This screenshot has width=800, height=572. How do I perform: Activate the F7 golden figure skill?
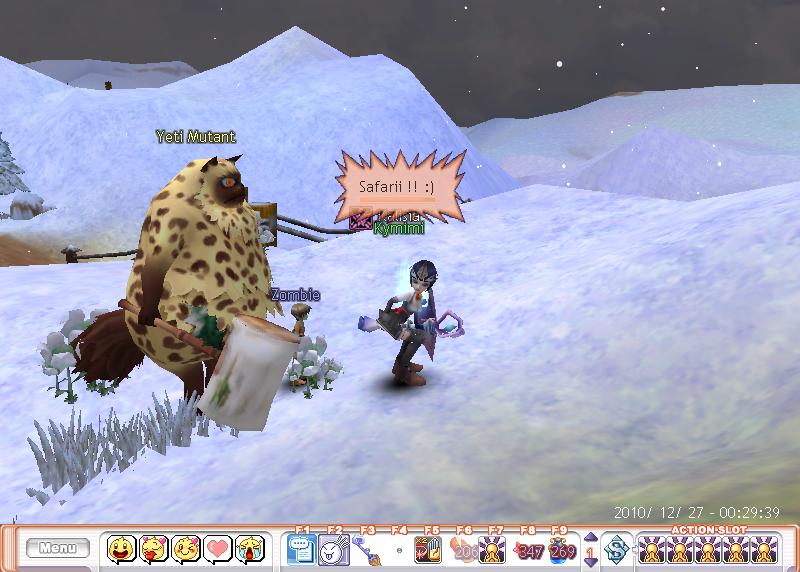point(492,549)
